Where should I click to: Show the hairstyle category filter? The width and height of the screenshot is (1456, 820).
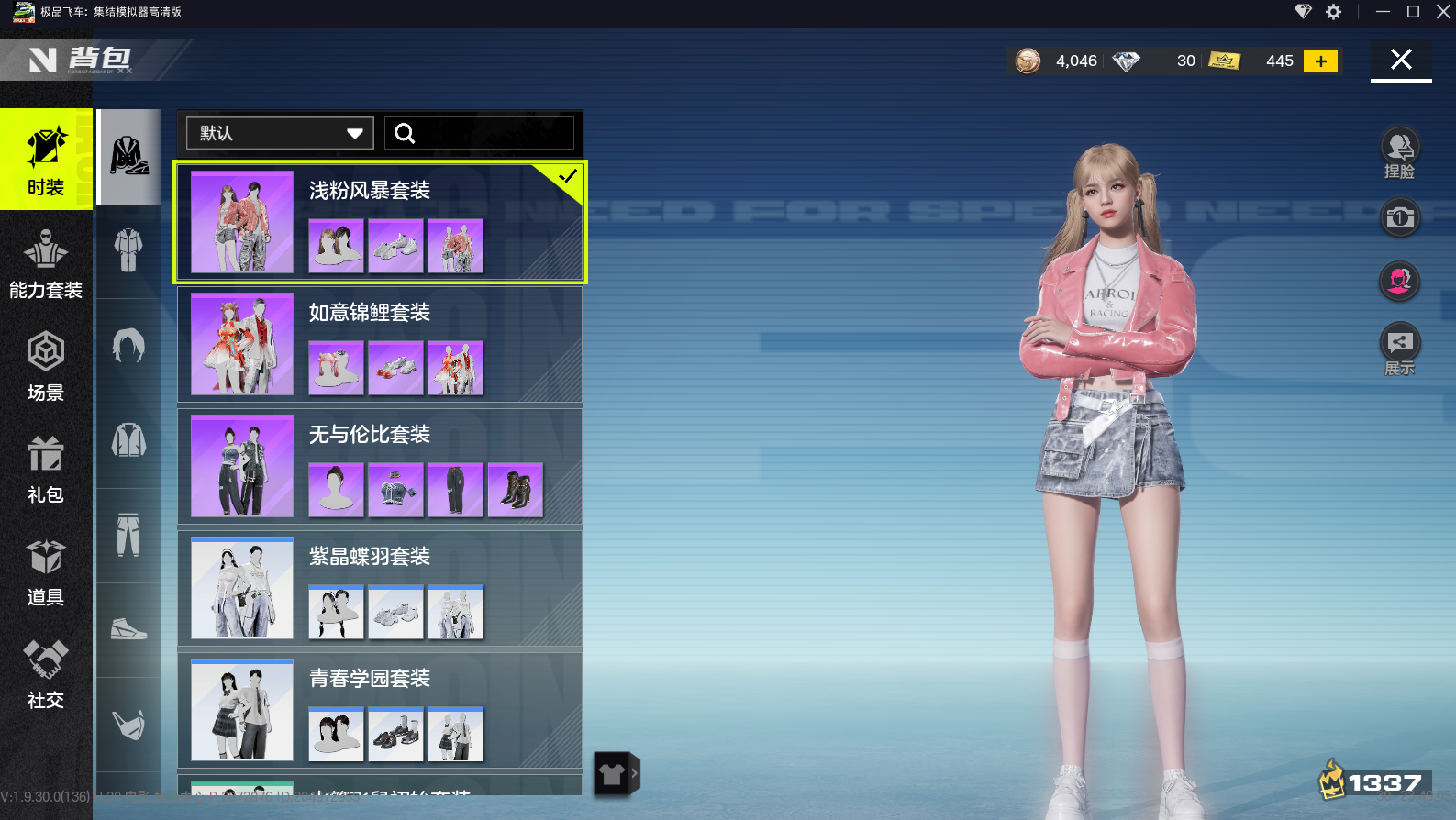coord(128,346)
